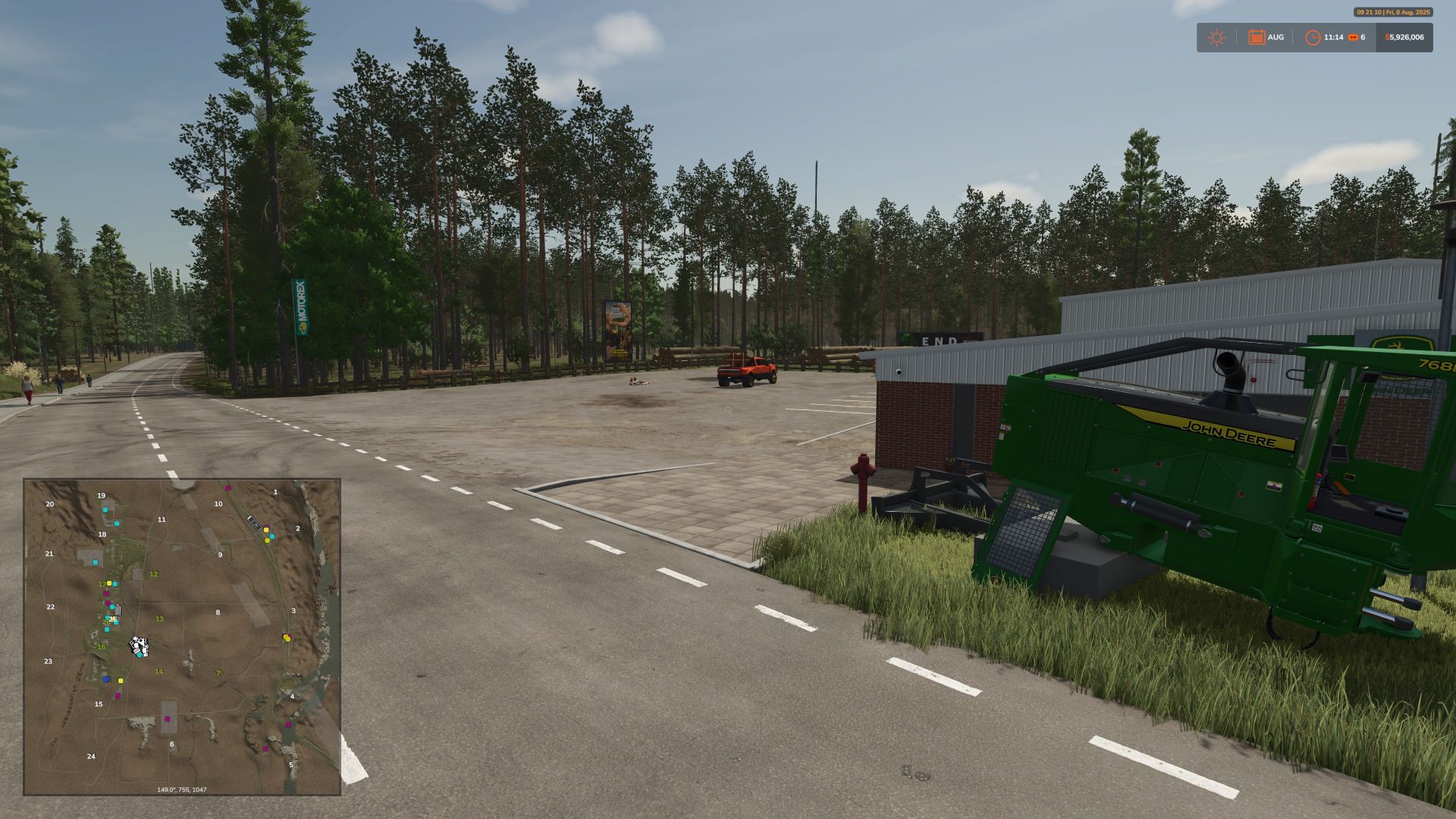
Task: Select field 22 on the minimap
Action: 51,607
